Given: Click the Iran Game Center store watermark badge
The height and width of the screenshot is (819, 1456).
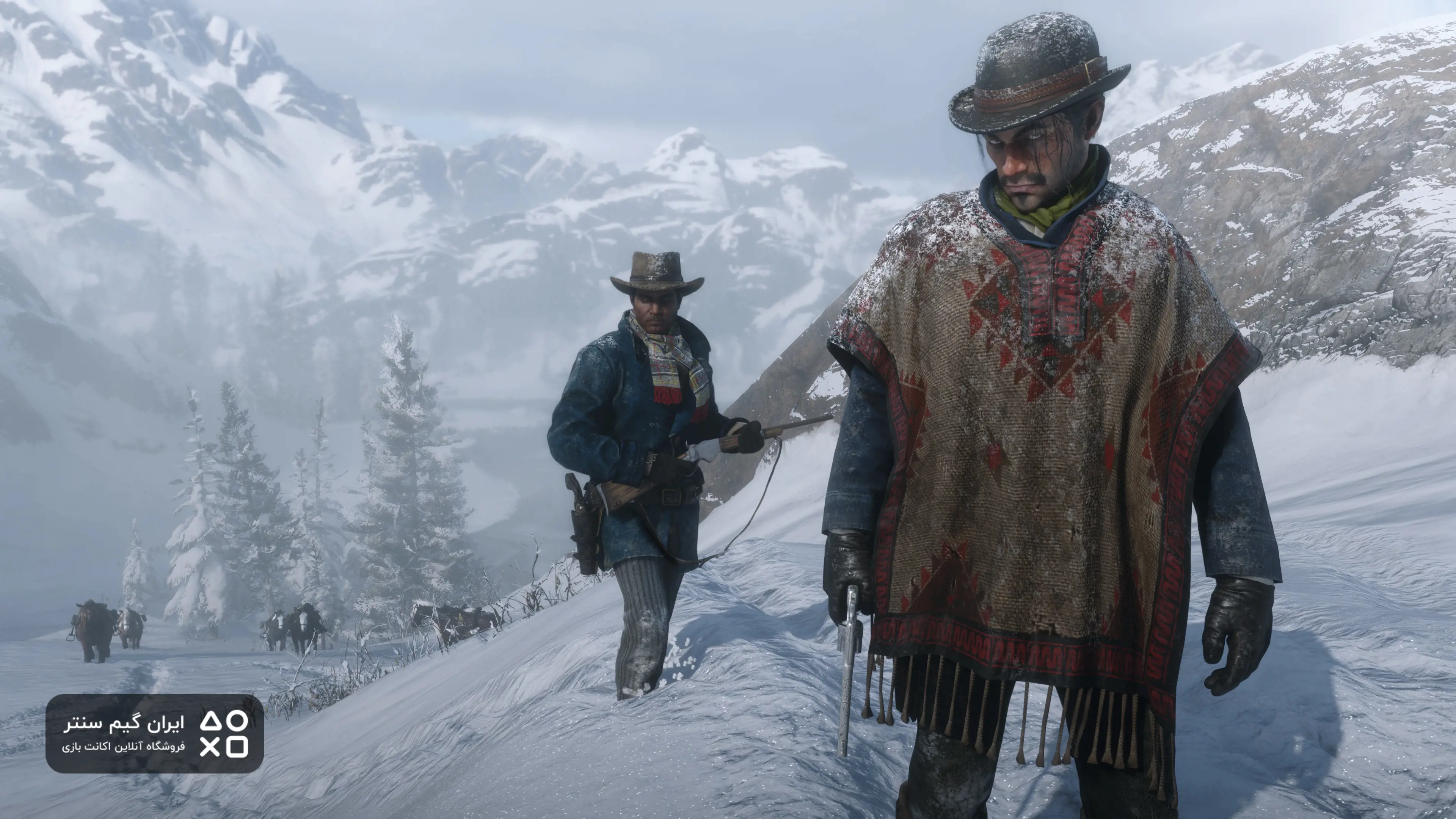Looking at the screenshot, I should pyautogui.click(x=154, y=733).
